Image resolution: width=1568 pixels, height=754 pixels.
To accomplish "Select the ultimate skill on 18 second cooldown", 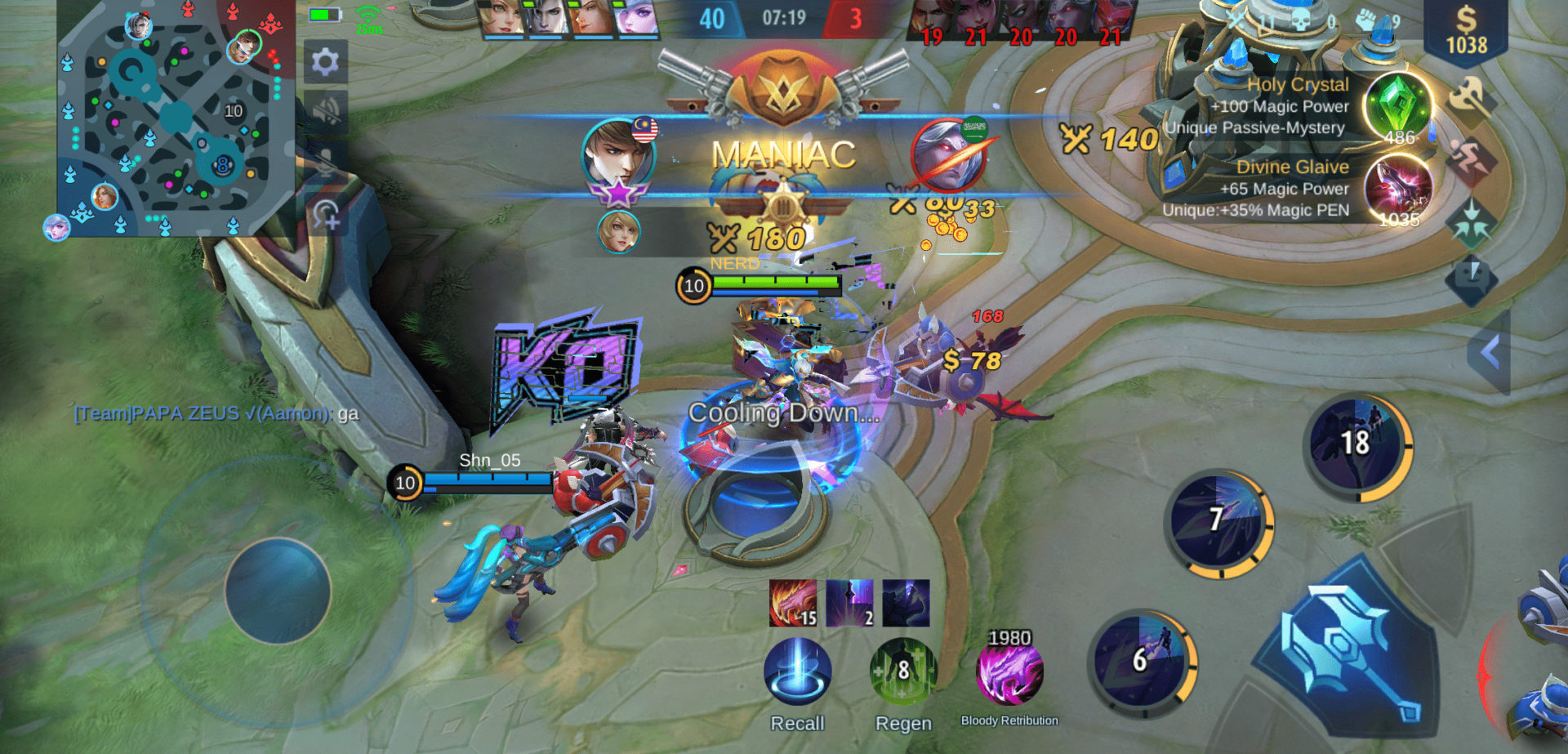I will [1356, 446].
